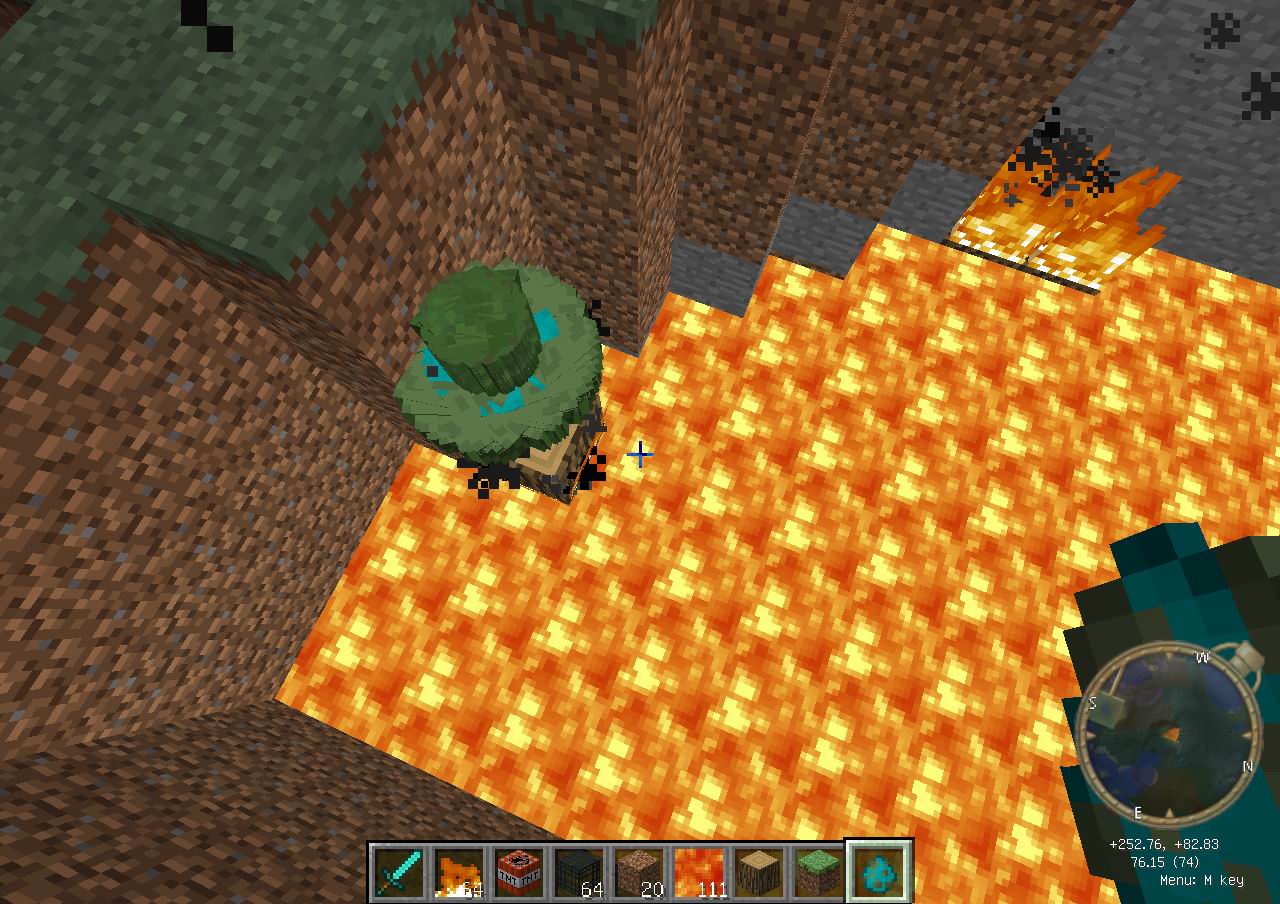Choose the fire item stack in hotbar

coord(459,873)
